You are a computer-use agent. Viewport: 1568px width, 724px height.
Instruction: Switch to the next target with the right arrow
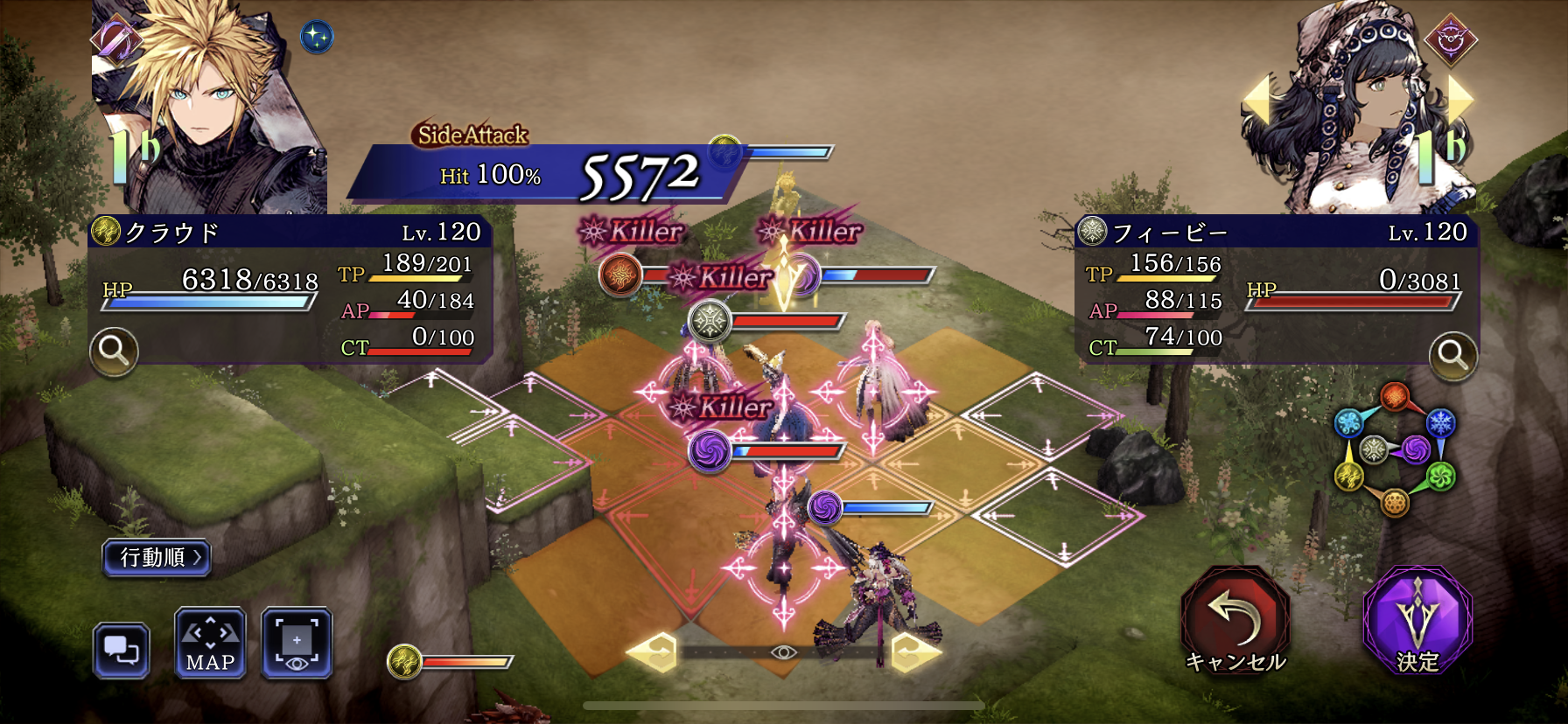coord(1460,99)
